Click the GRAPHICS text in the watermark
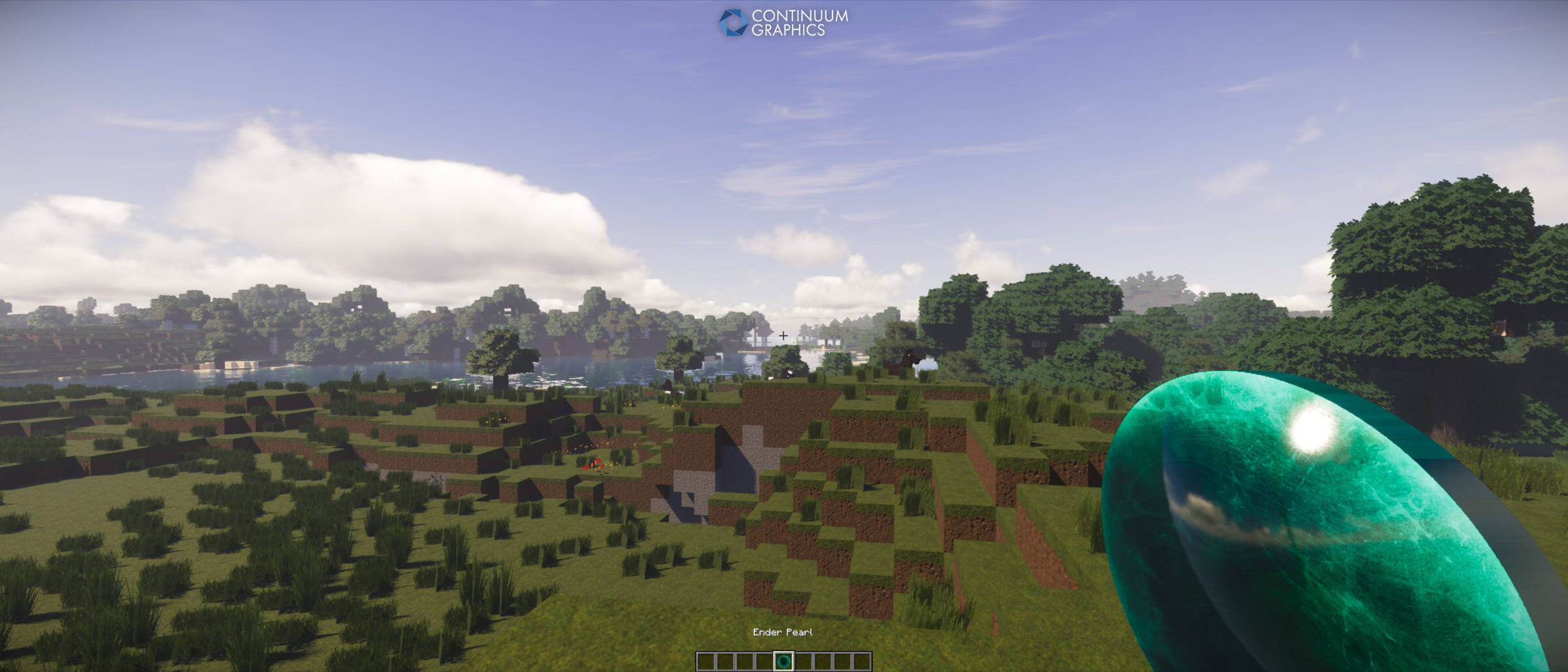The height and width of the screenshot is (672, 1568). (789, 29)
